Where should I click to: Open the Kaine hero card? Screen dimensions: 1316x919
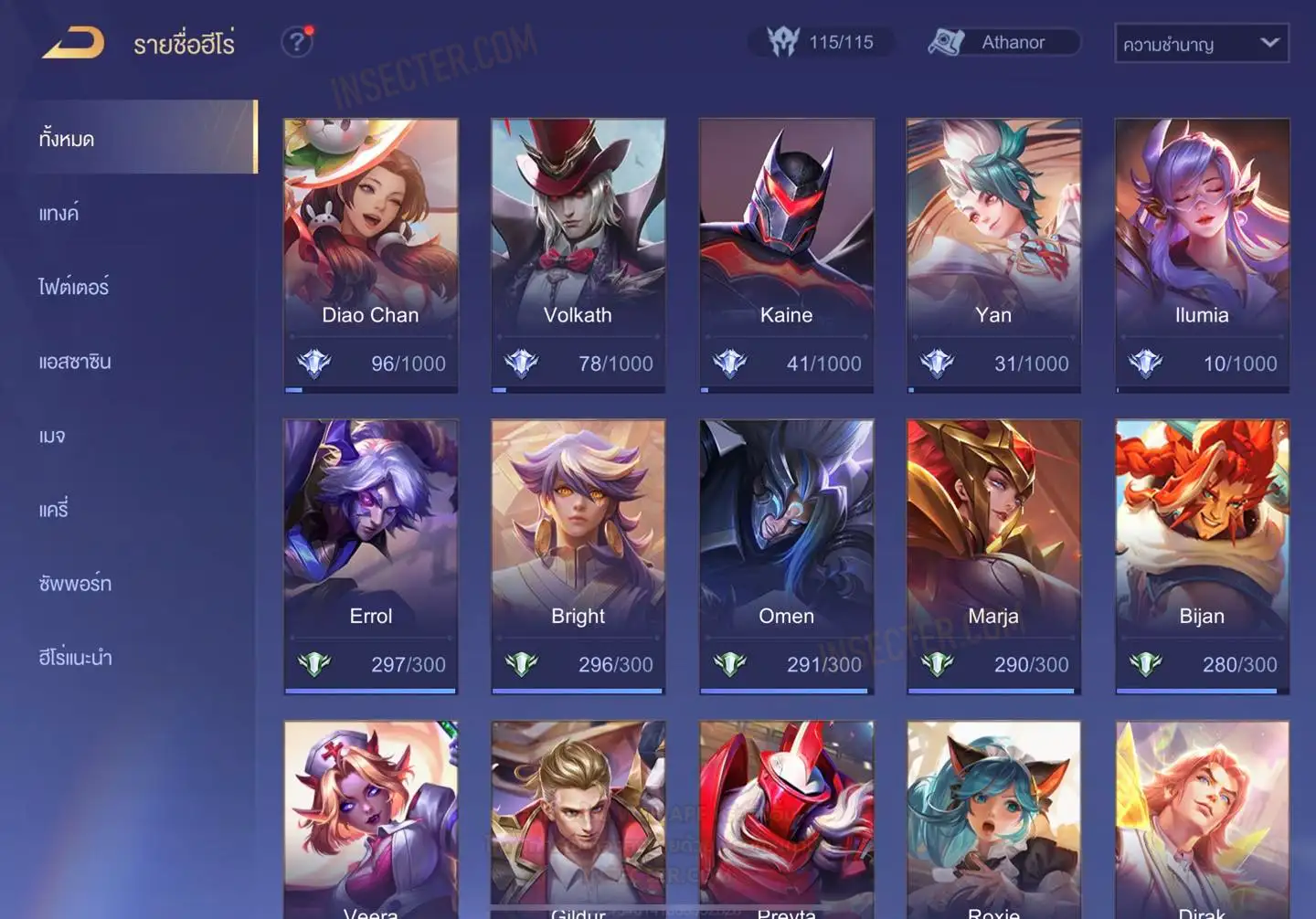pos(786,255)
